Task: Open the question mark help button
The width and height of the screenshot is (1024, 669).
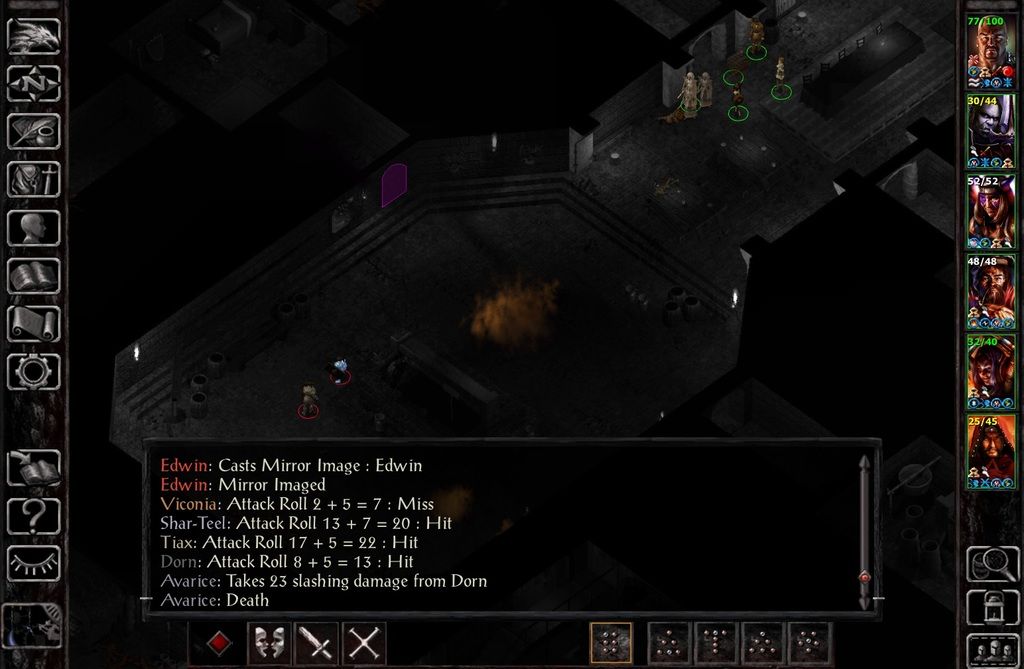Action: (33, 516)
